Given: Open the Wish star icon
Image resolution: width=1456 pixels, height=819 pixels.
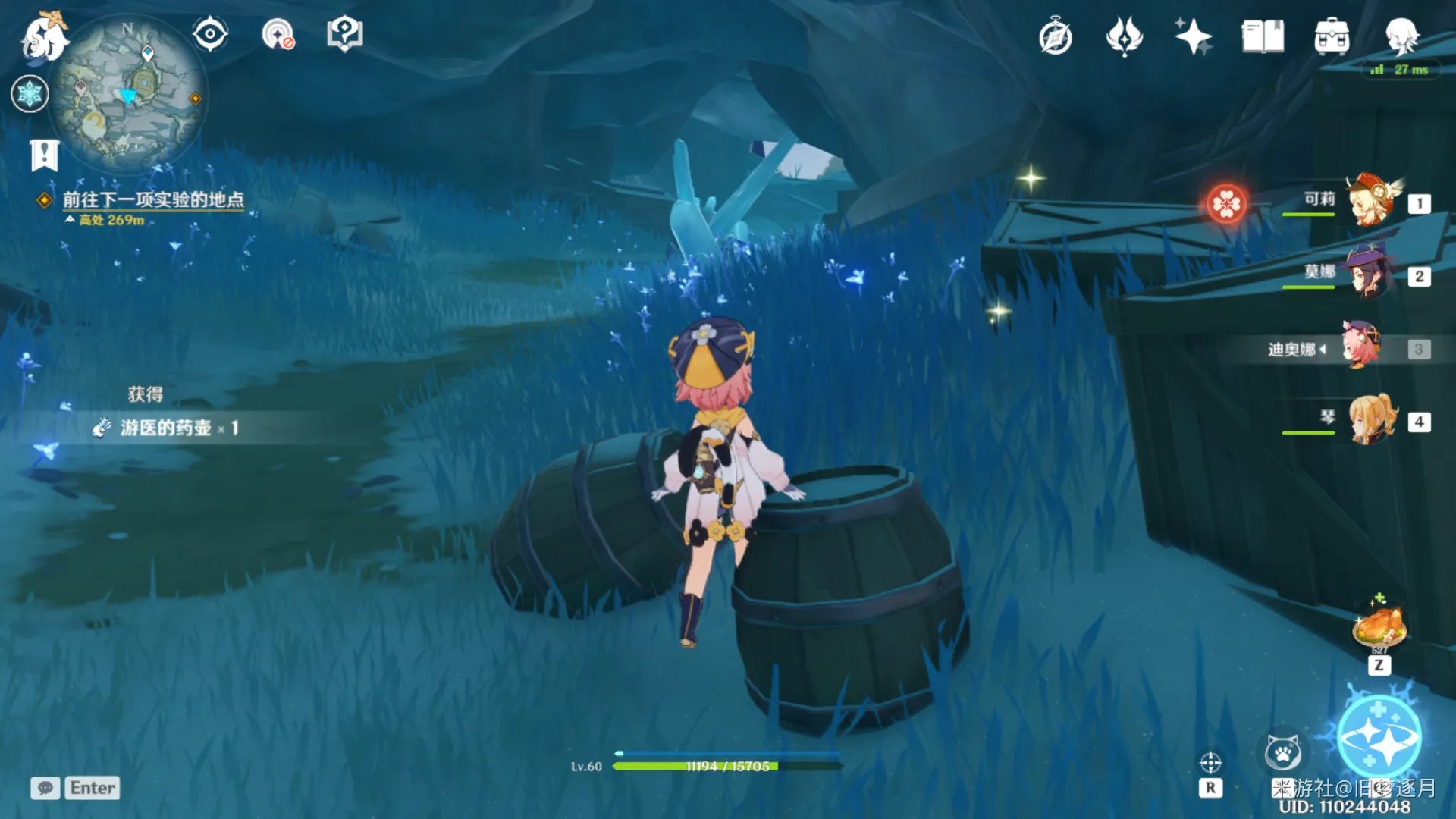Looking at the screenshot, I should 1193,36.
